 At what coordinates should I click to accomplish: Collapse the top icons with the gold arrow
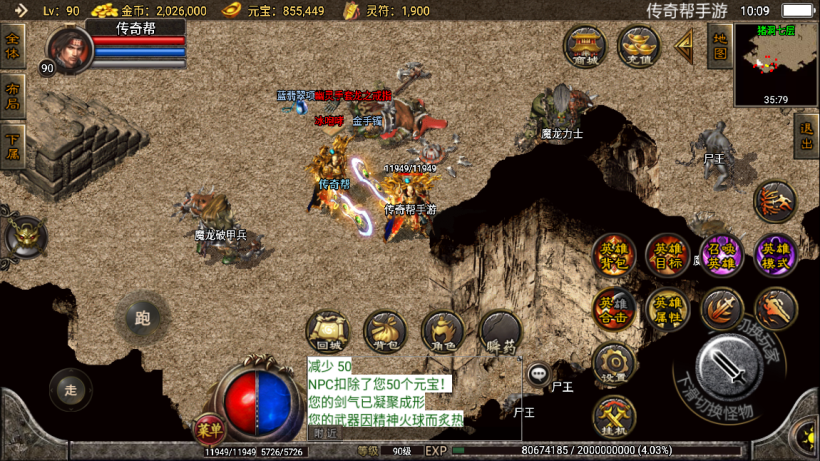[685, 44]
